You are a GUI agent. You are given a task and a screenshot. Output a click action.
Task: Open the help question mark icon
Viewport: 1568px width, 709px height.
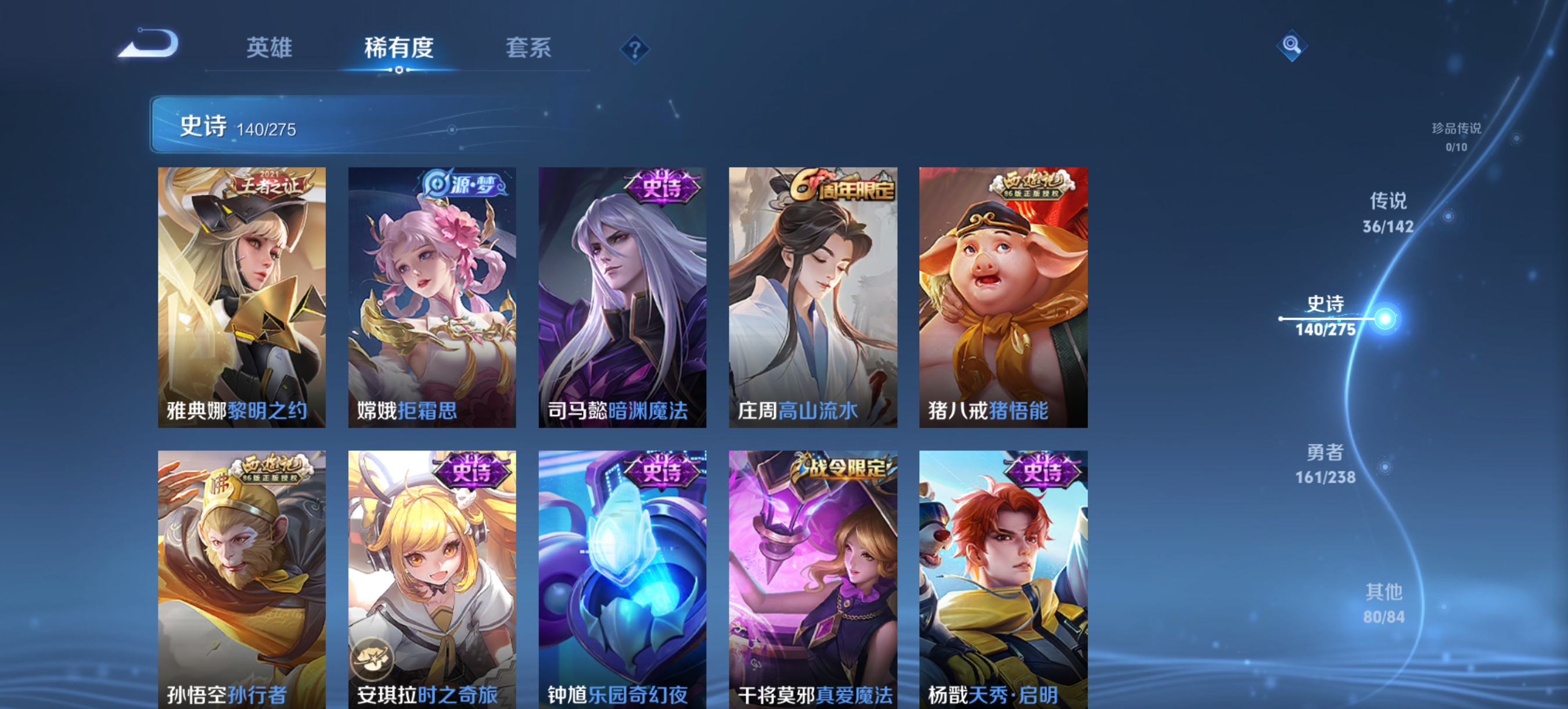point(634,50)
